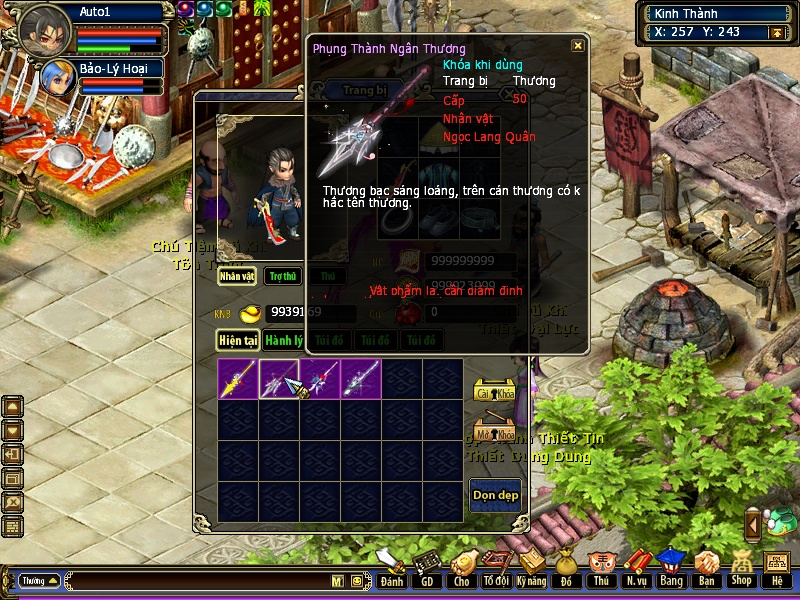
Task: Click the Mở Khóa unlock button
Action: [494, 432]
